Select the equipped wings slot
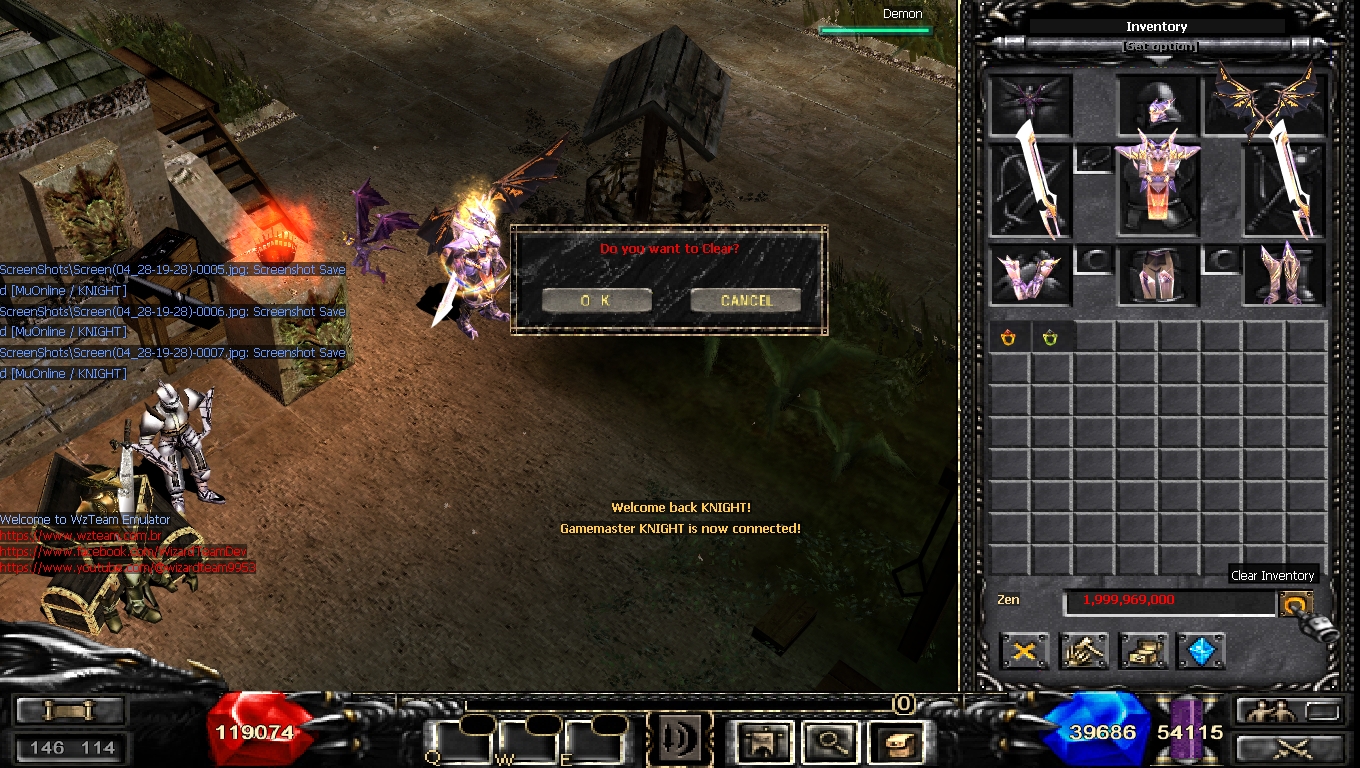 tap(1265, 100)
